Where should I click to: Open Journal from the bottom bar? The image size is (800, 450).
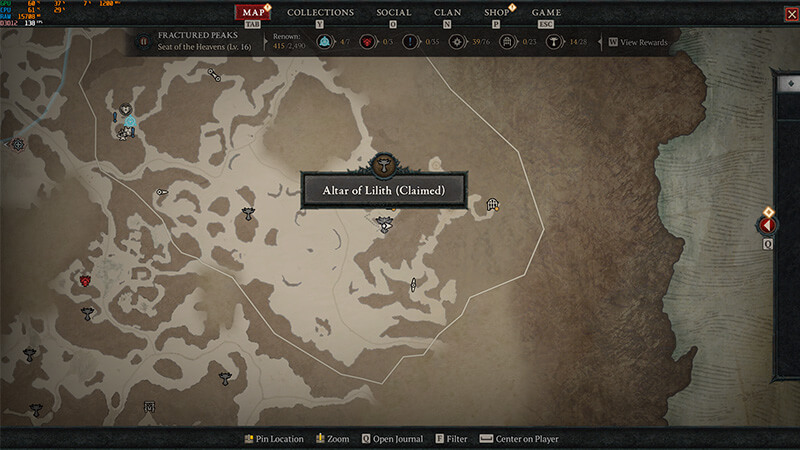[392, 439]
